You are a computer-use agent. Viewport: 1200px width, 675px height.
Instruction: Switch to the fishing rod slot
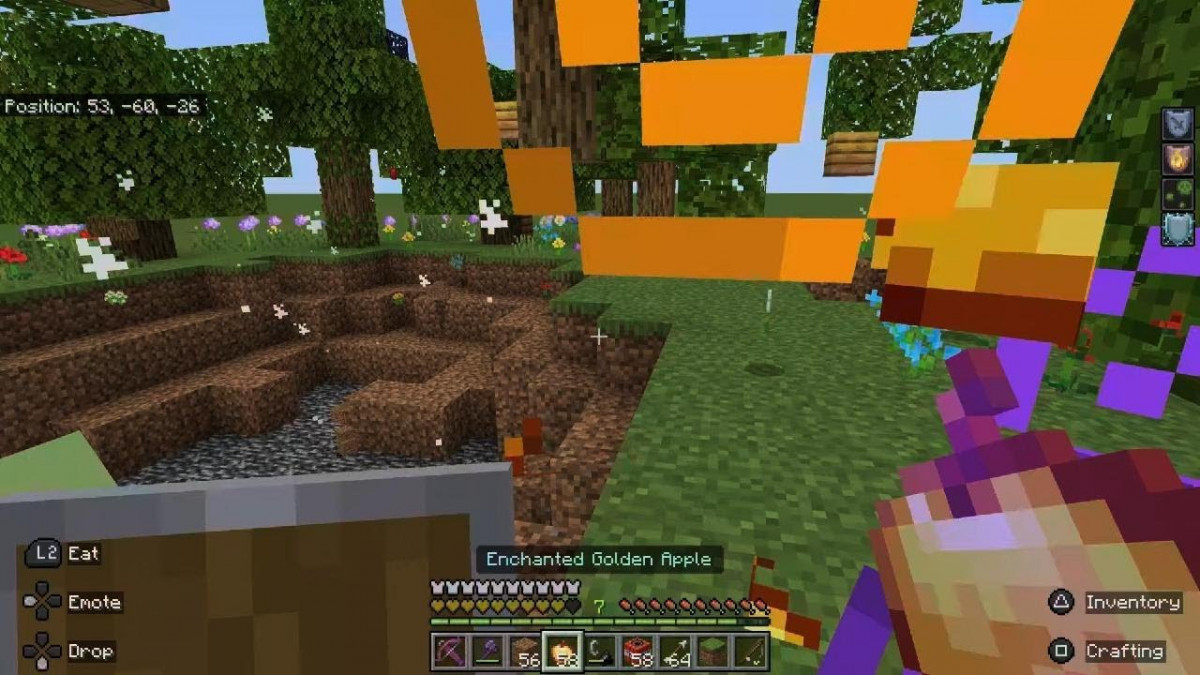point(751,651)
